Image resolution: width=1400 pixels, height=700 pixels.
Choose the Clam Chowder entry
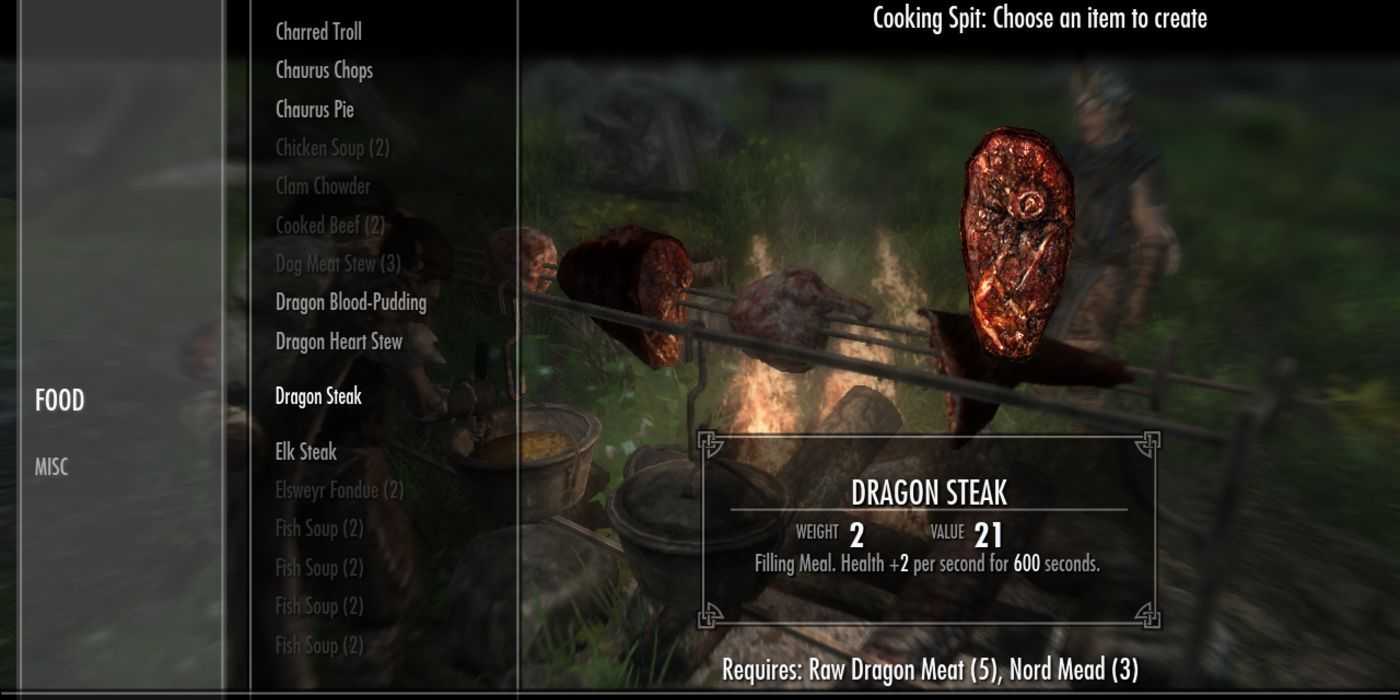tap(323, 186)
